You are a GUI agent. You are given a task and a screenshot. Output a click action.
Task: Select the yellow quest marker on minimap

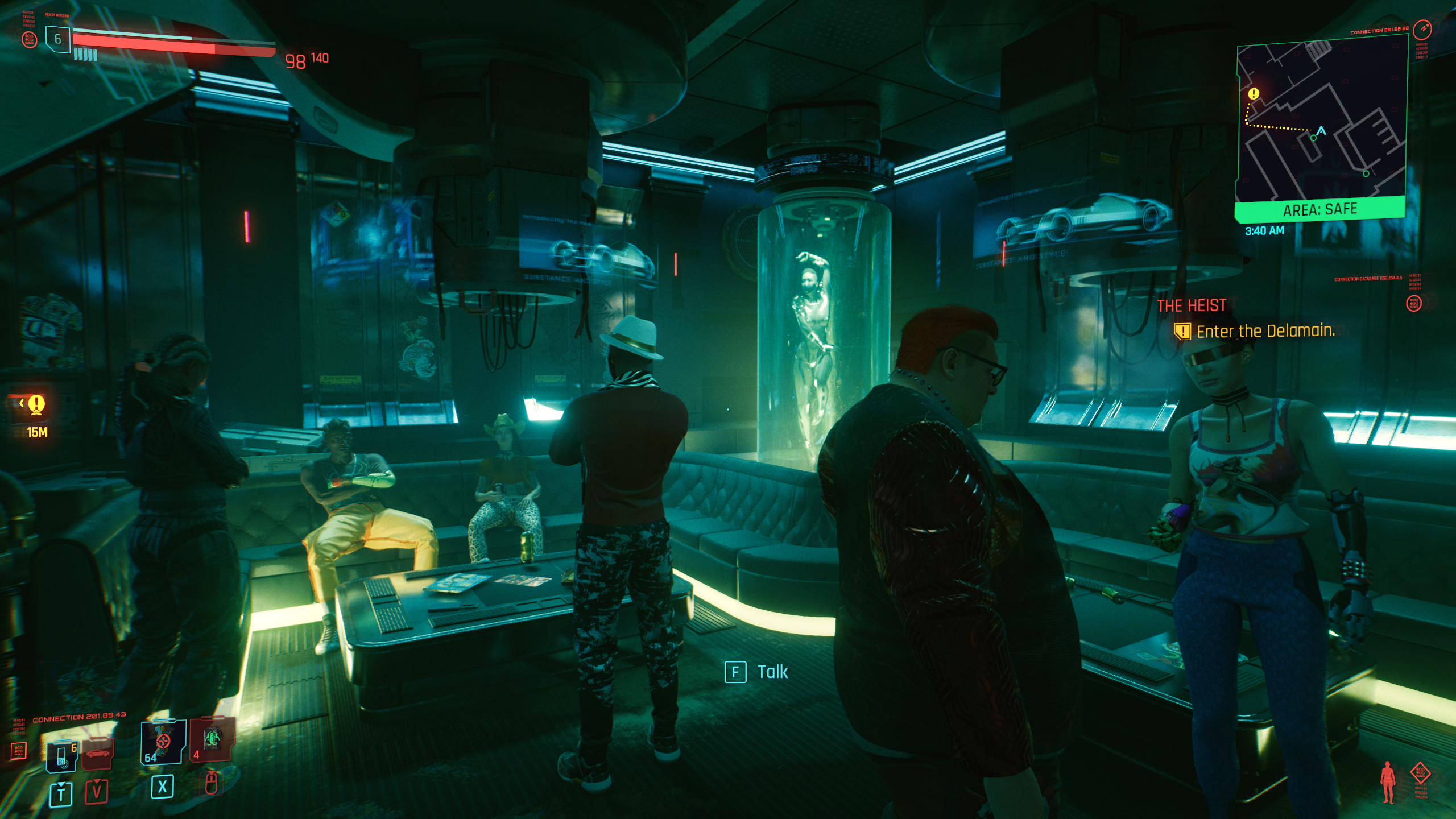1254,94
